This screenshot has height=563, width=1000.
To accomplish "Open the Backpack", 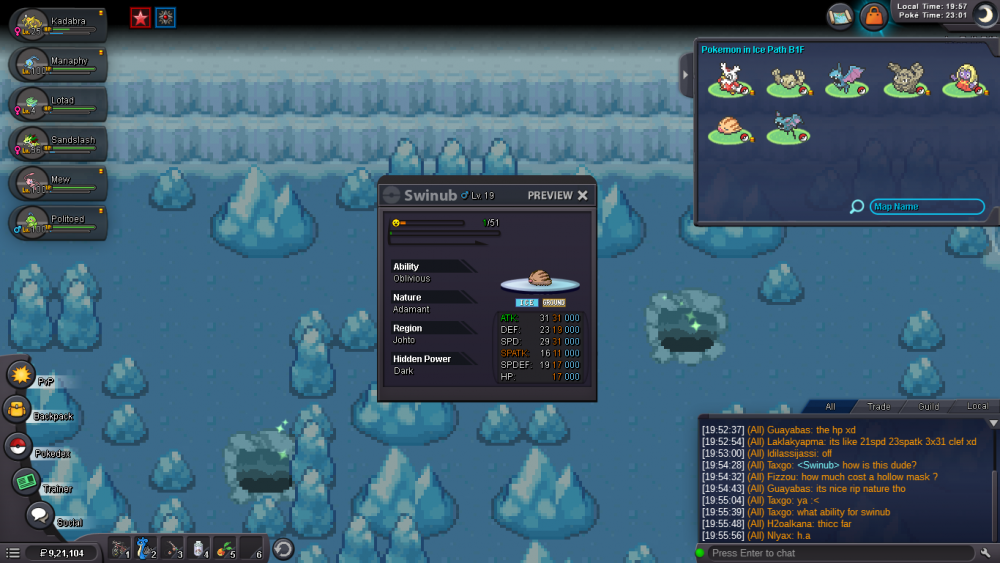I will point(19,410).
